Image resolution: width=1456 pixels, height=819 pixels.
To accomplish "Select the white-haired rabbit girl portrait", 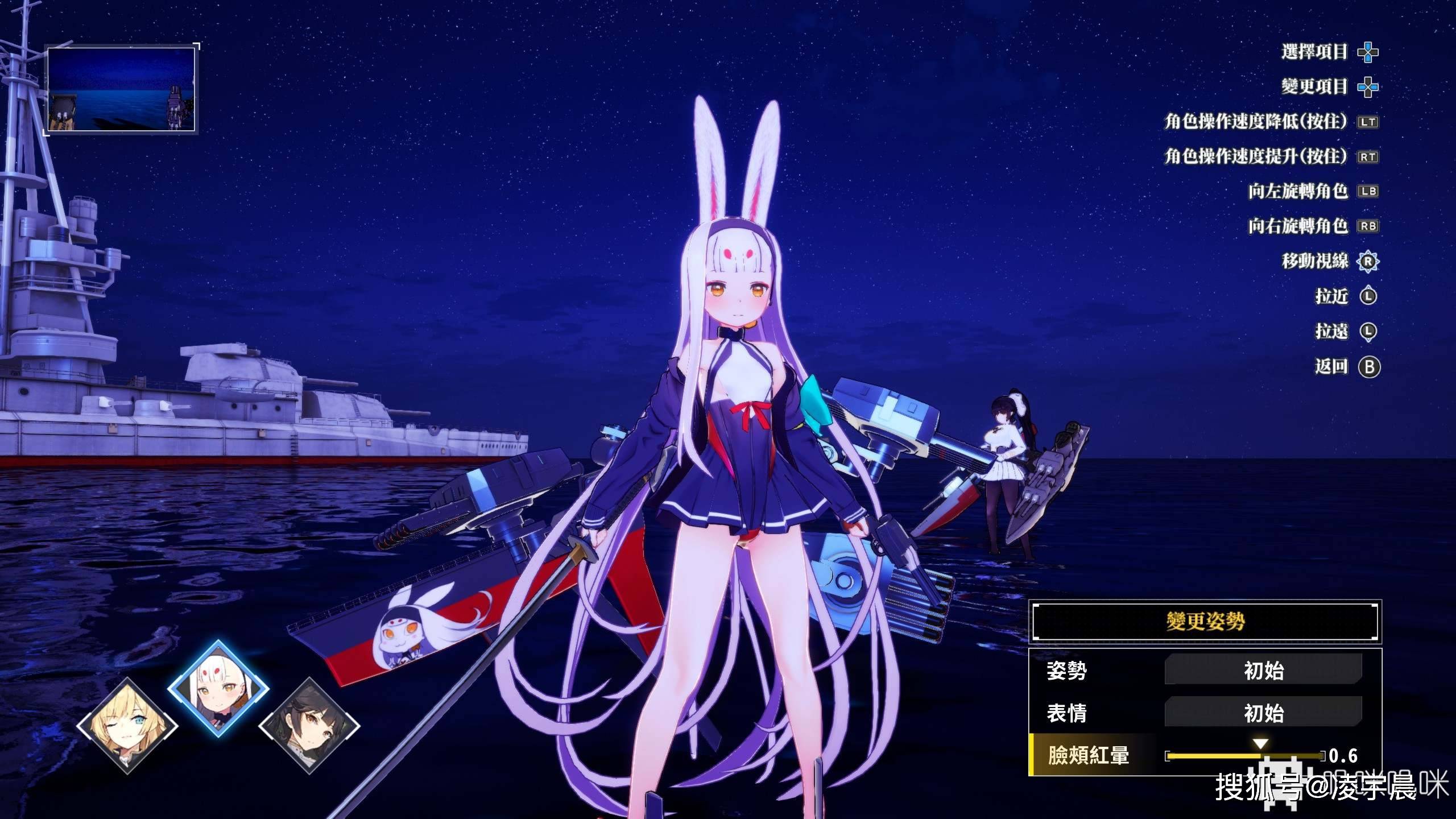I will pos(218,688).
